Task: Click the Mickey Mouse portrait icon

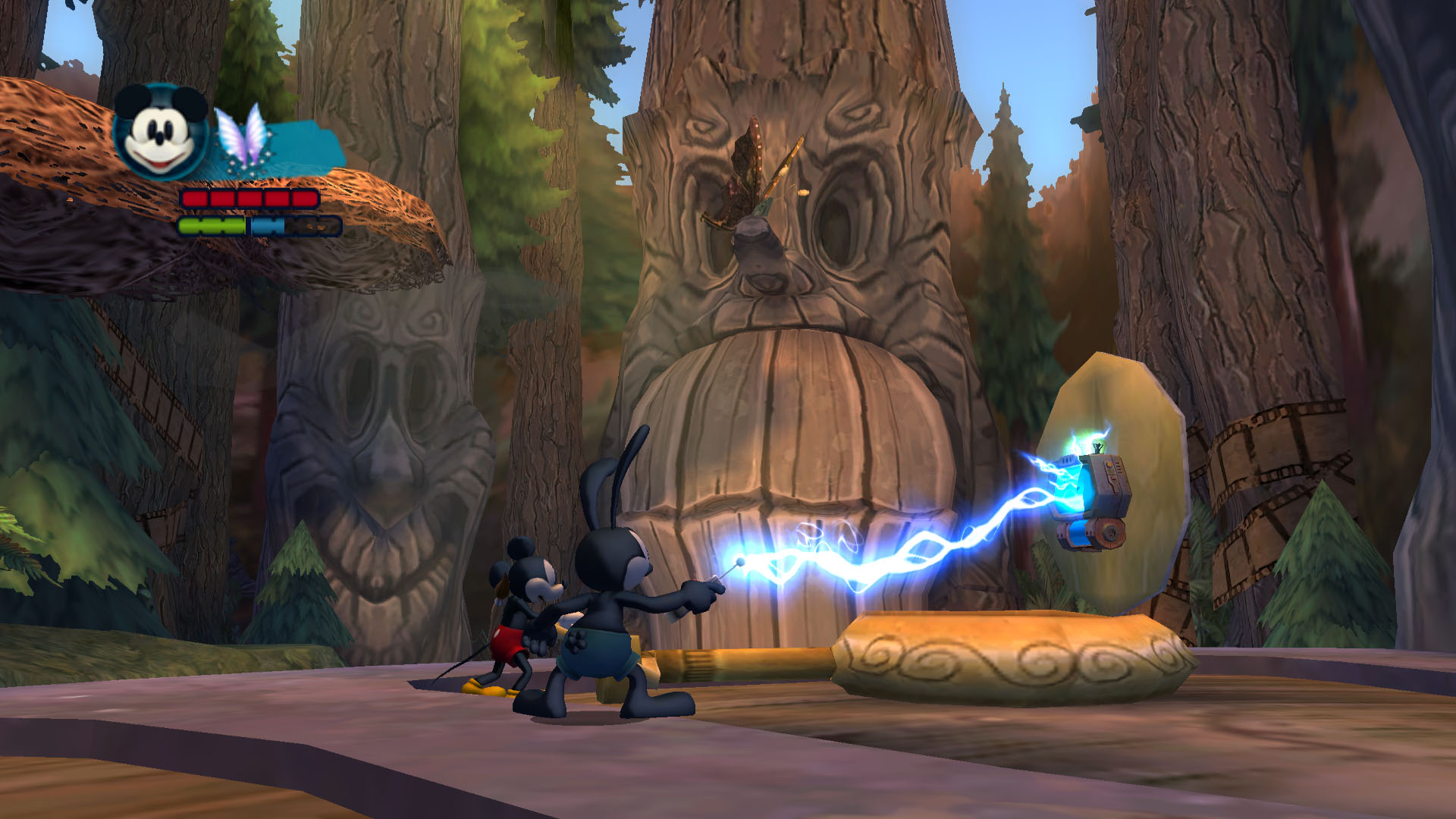Action: tap(161, 132)
